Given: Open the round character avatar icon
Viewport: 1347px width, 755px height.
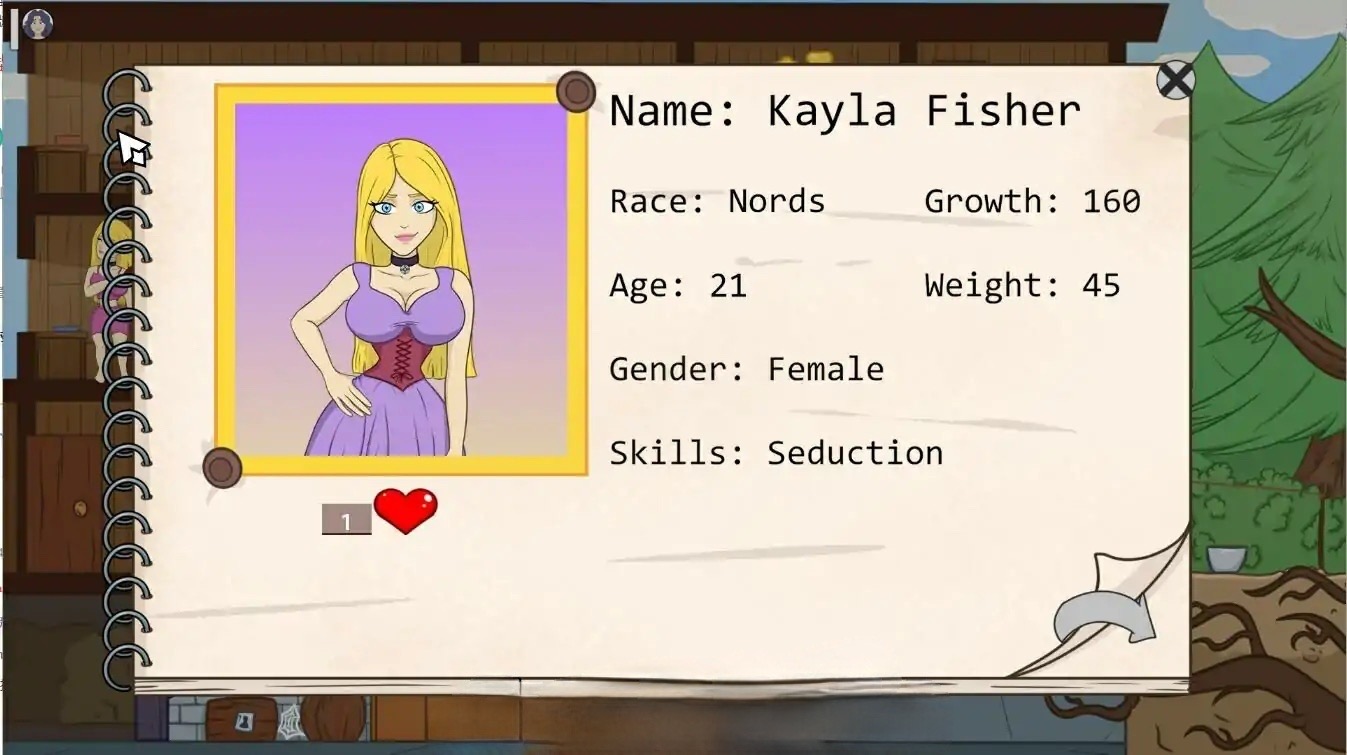Looking at the screenshot, I should pyautogui.click(x=38, y=24).
